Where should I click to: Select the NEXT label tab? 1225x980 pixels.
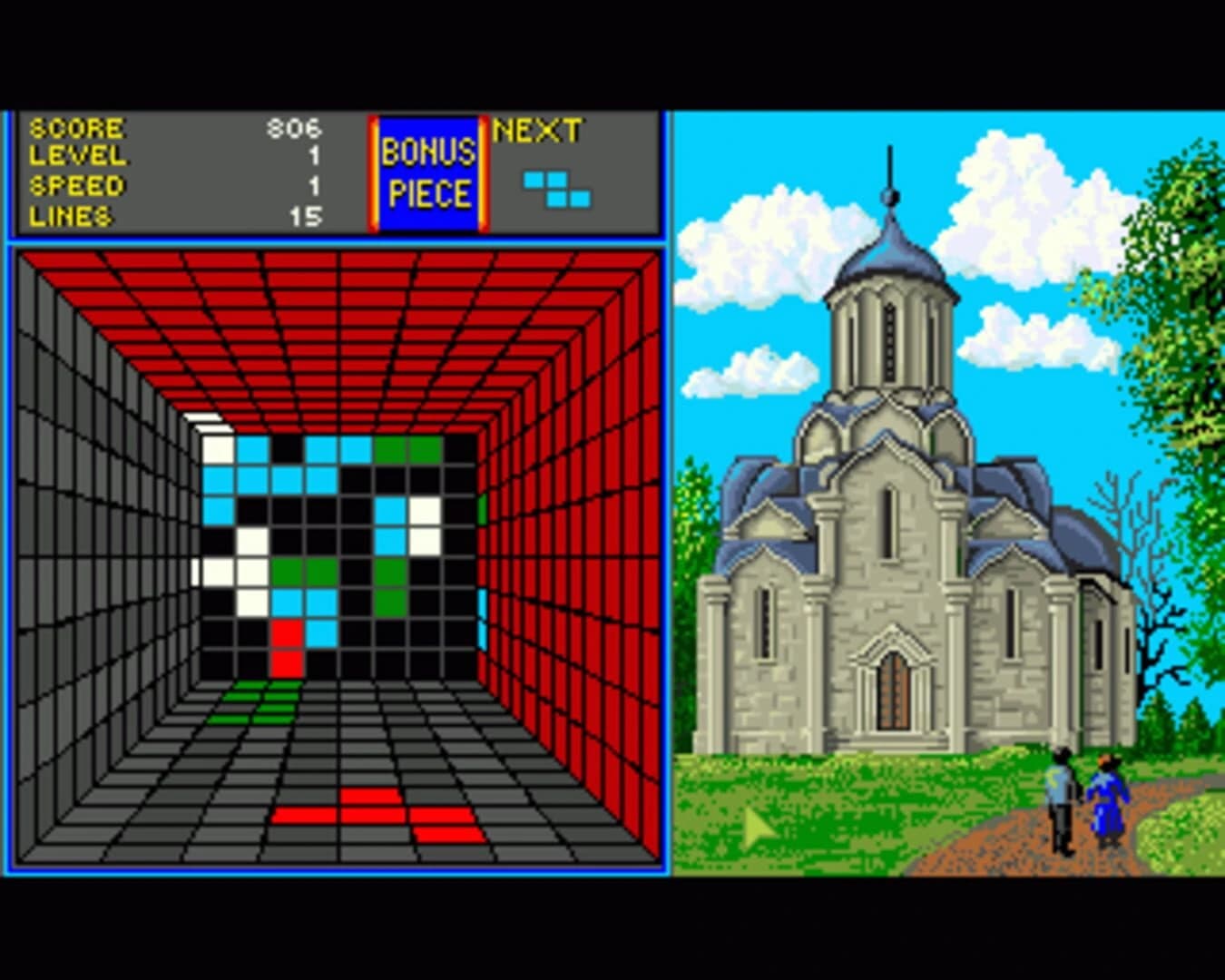[x=535, y=129]
